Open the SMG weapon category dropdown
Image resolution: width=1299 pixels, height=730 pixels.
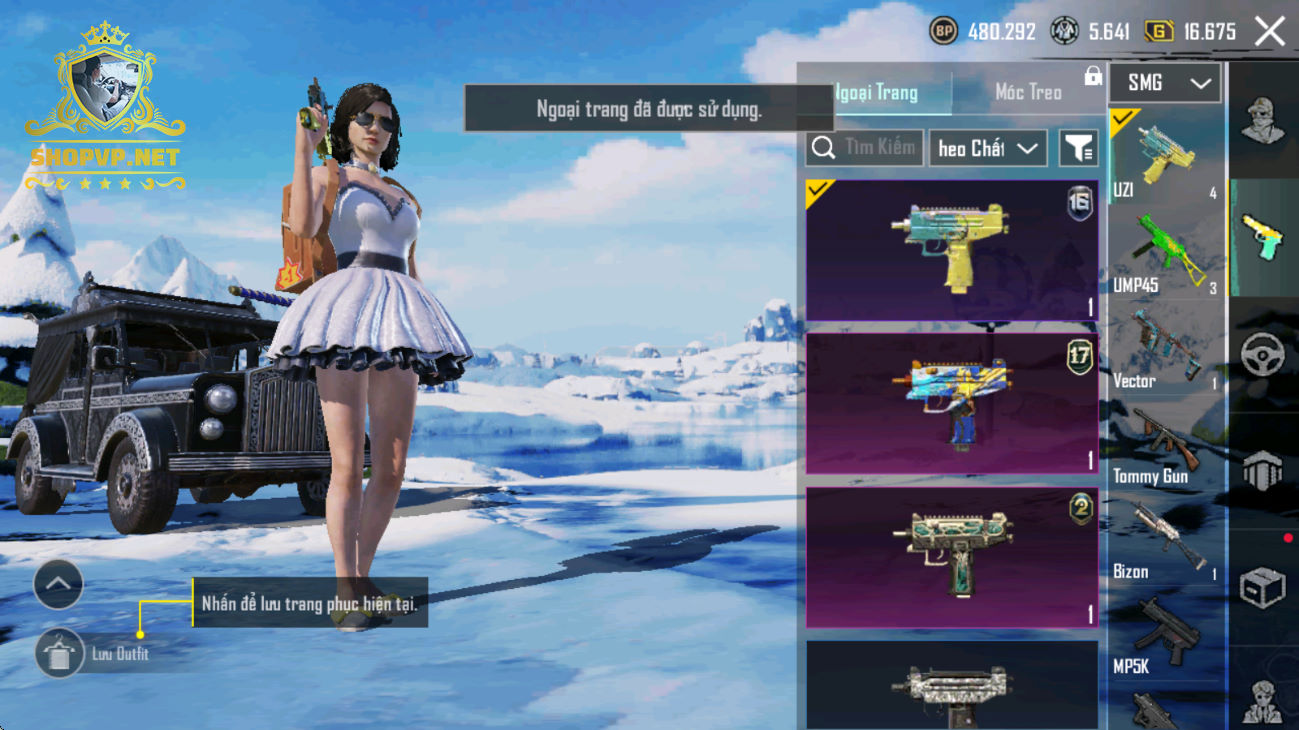[1165, 84]
